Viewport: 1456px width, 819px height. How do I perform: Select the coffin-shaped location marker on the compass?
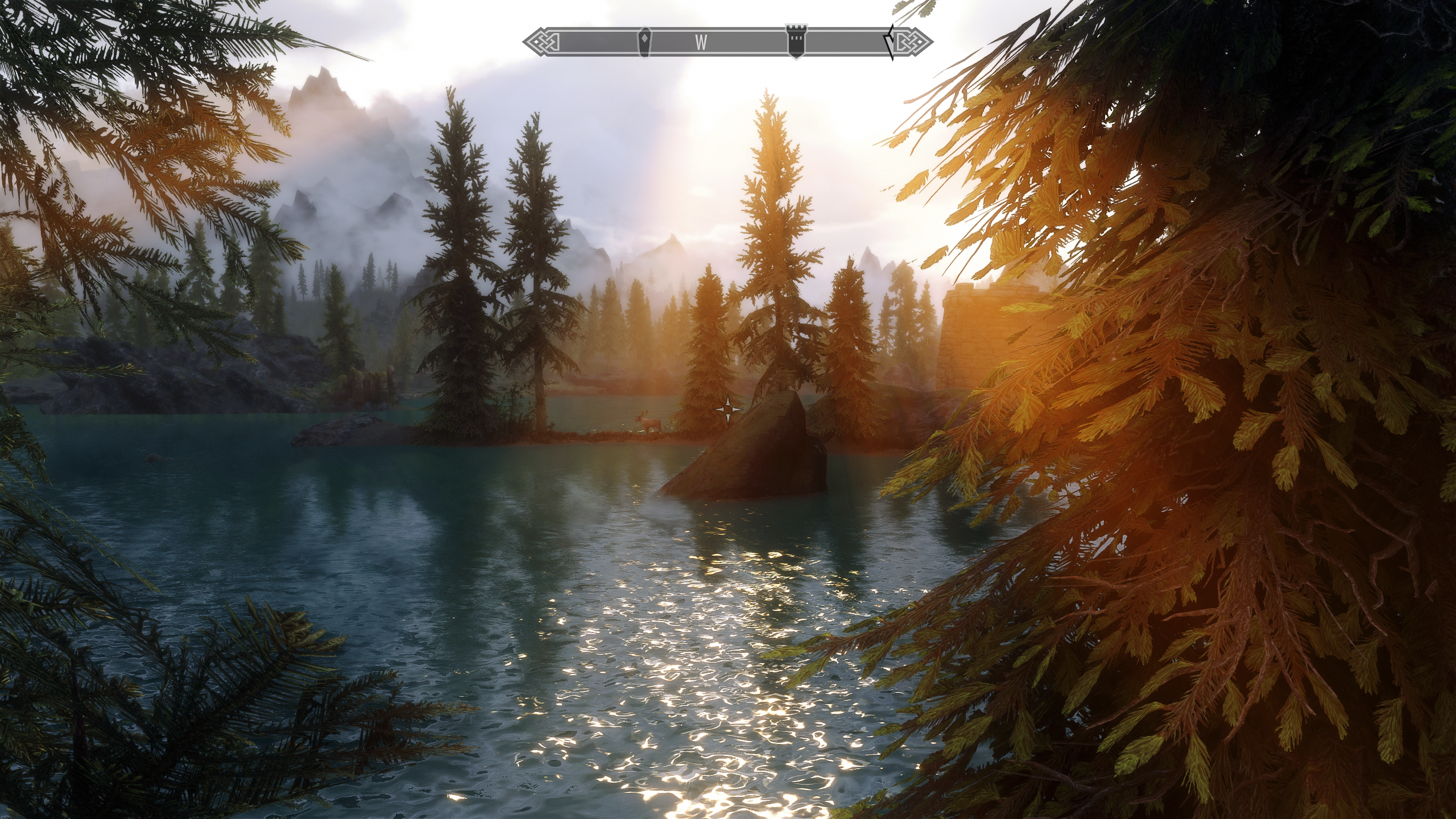tap(644, 42)
